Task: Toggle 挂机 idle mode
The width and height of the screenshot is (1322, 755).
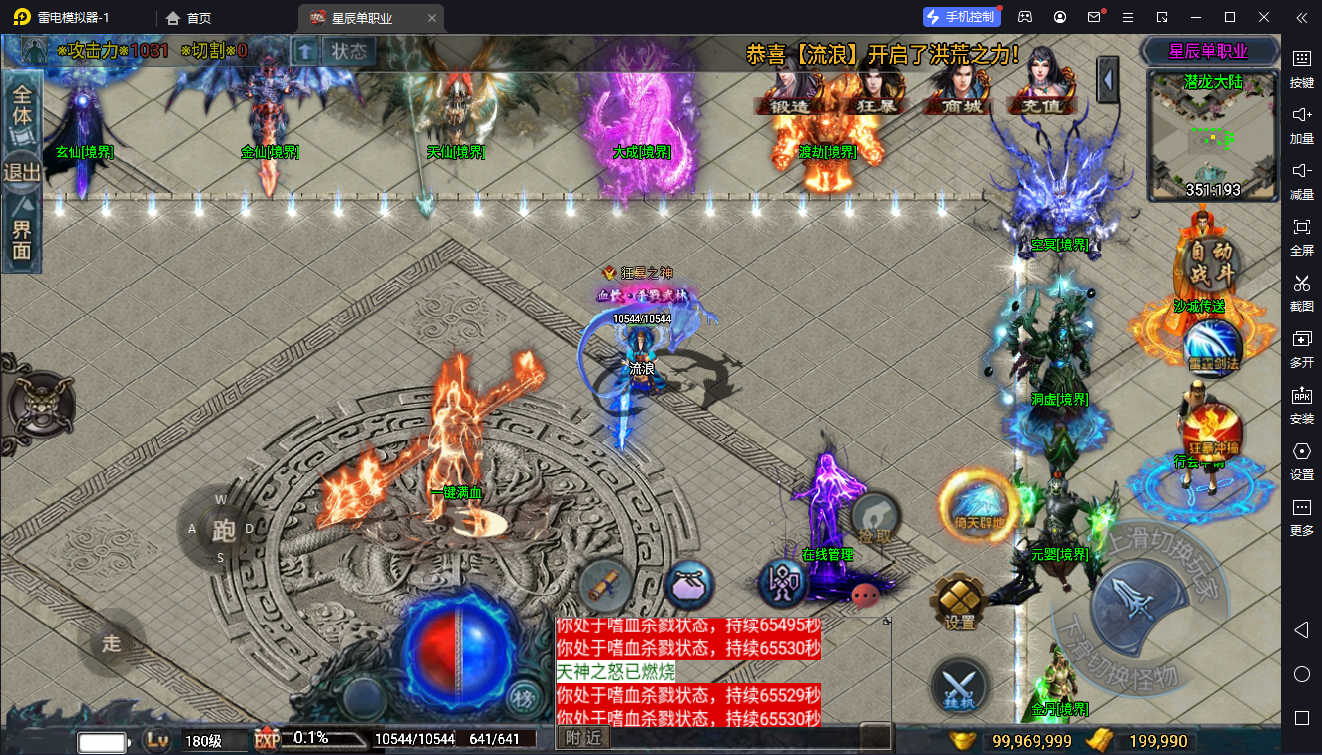Action: pyautogui.click(x=960, y=687)
